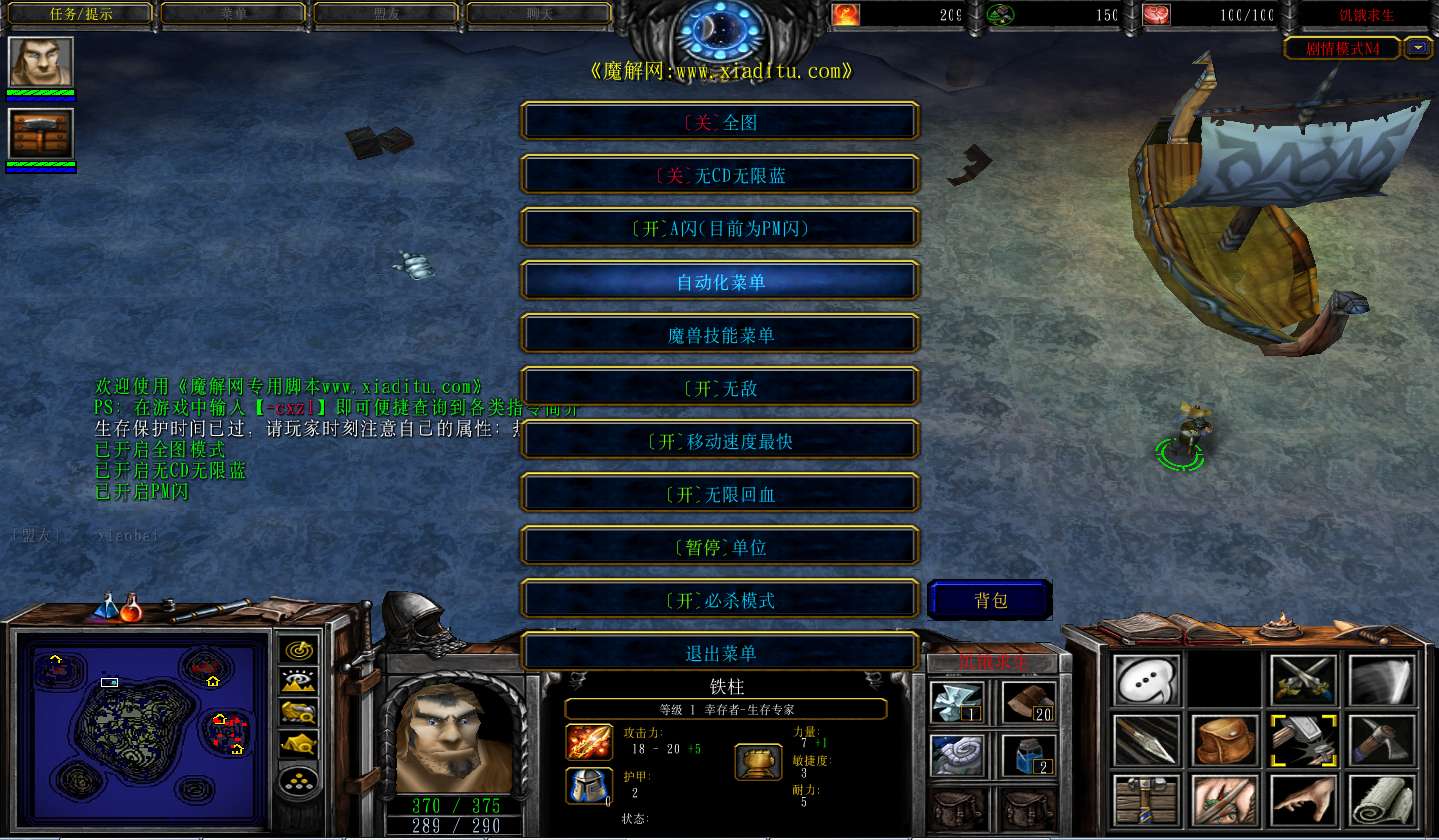Activate the speech bubble command icon
Screen dimensions: 1439x840
[1147, 681]
